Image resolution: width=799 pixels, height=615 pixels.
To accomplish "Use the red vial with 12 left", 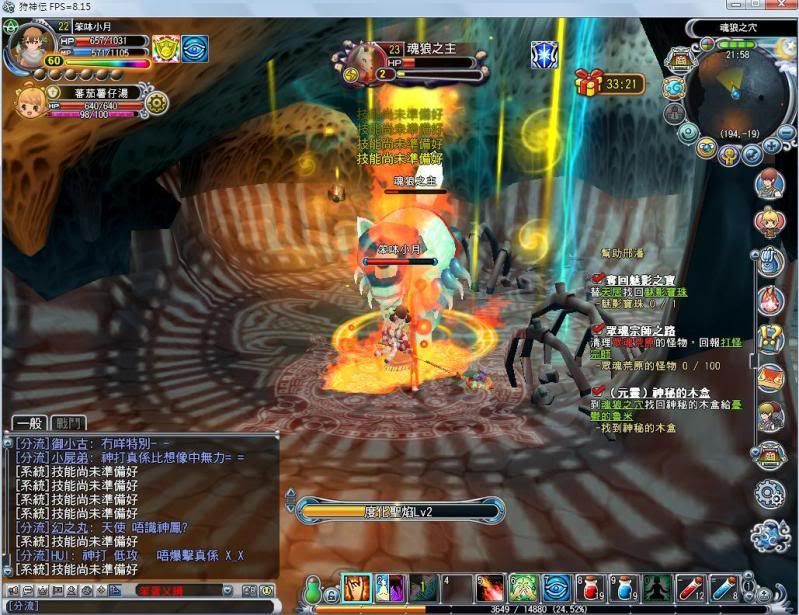I will click(x=691, y=587).
